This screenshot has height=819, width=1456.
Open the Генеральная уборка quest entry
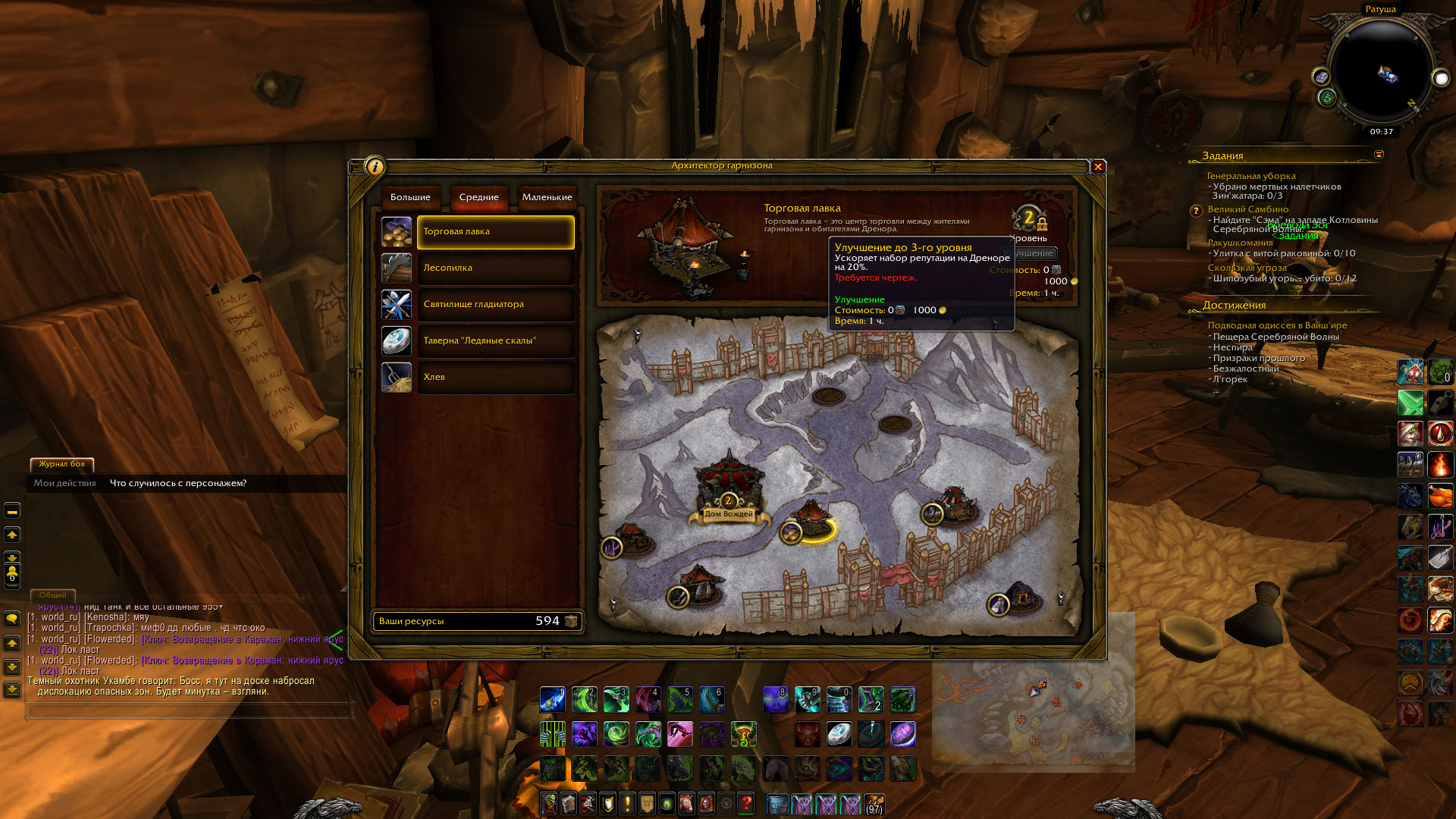[x=1251, y=176]
